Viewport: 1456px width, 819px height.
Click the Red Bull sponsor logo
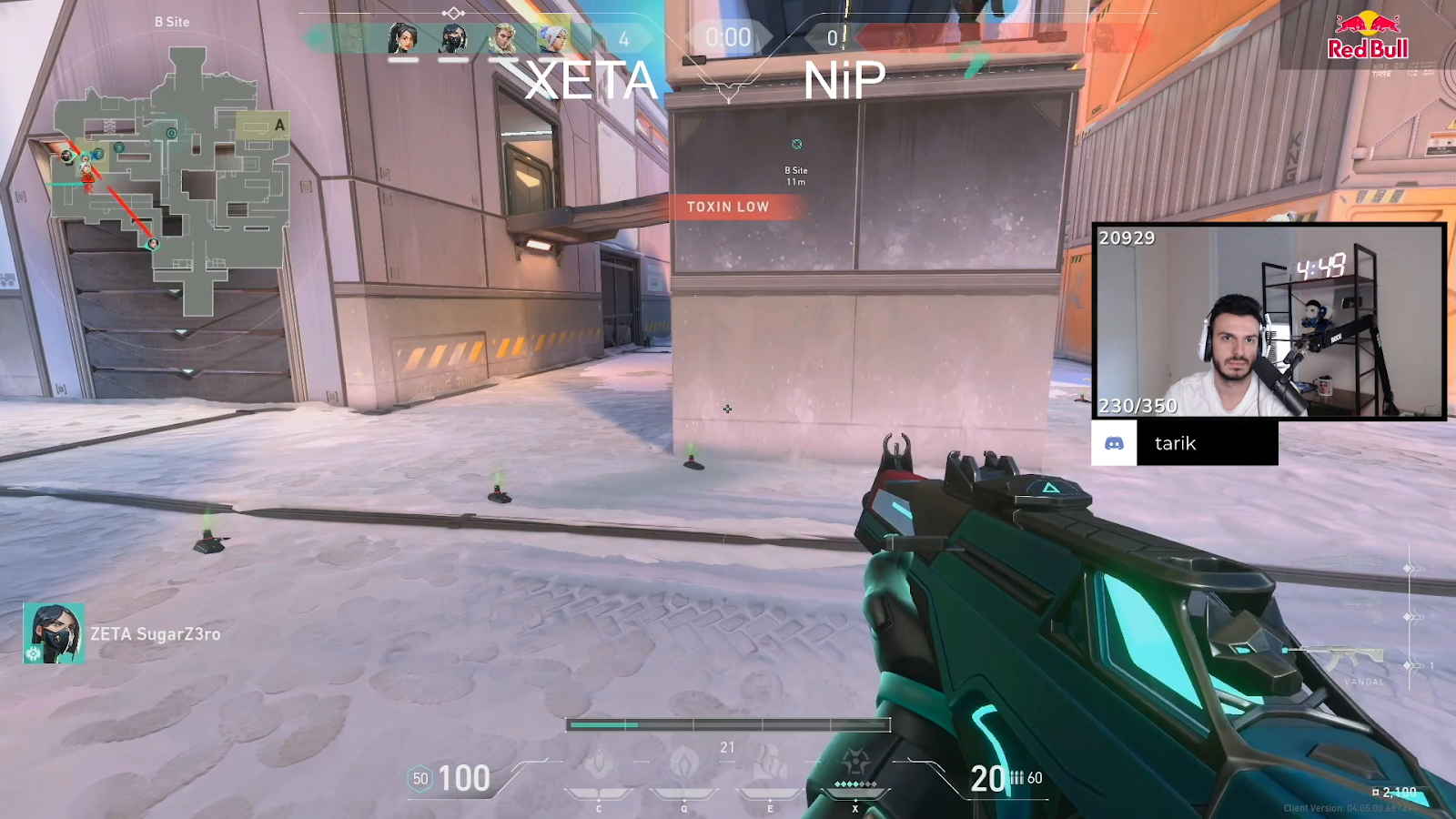tap(1367, 36)
